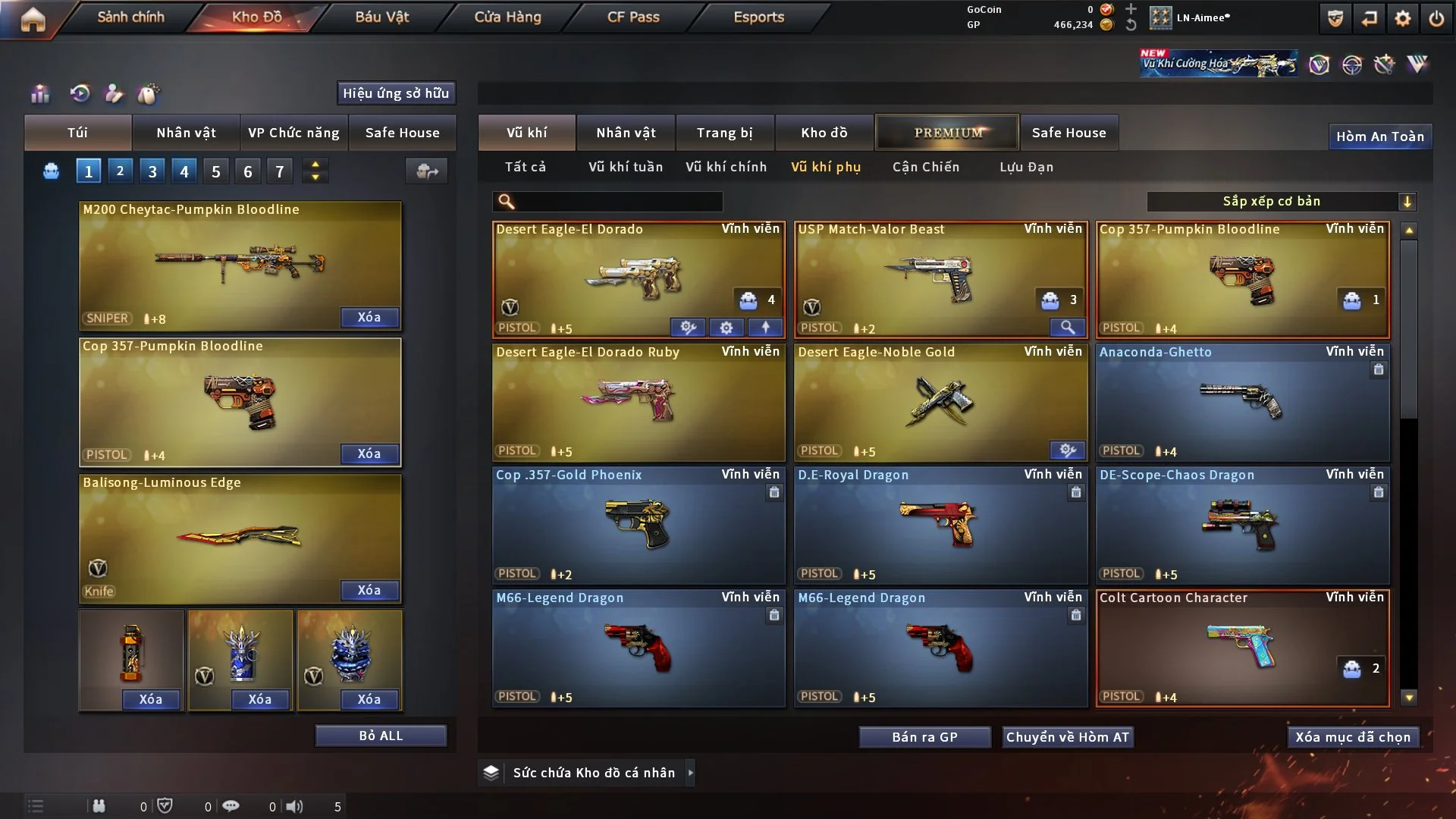
Task: Select the Anaconda-Ghetto revolver card
Action: tap(1242, 402)
